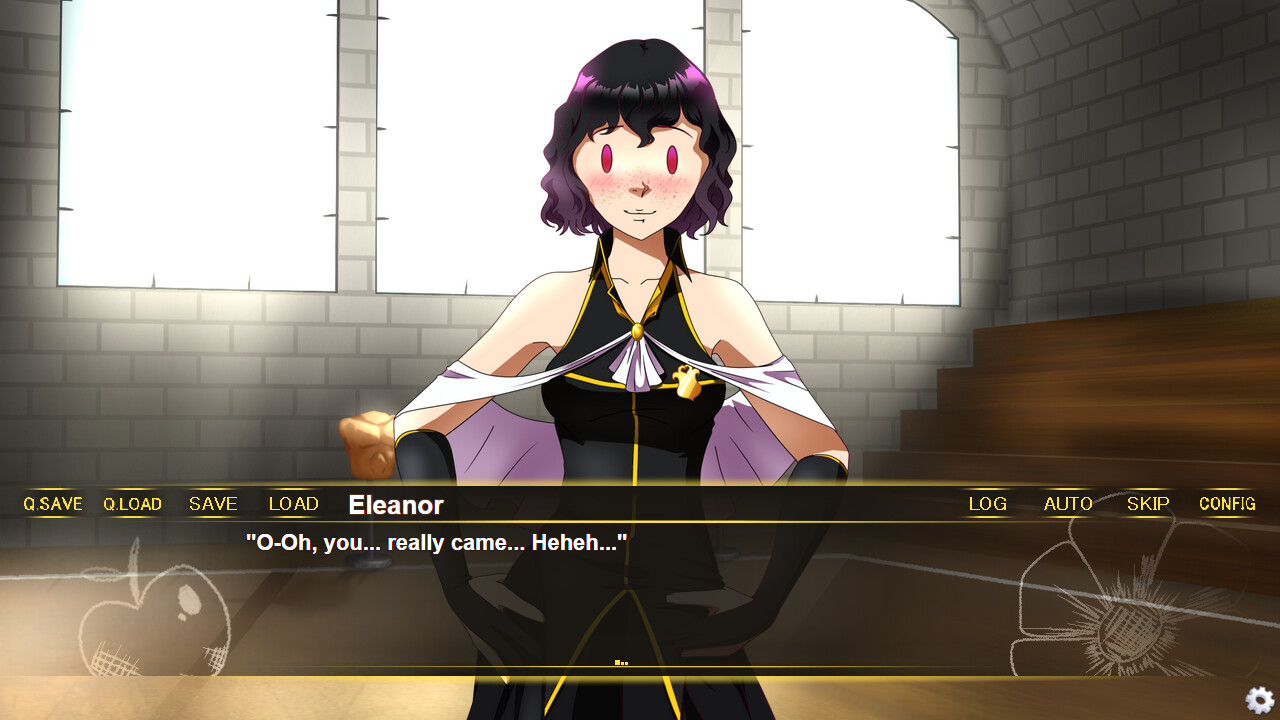Enable SKIP mode to fast-forward text
Screen dimensions: 1280x720
click(1147, 504)
